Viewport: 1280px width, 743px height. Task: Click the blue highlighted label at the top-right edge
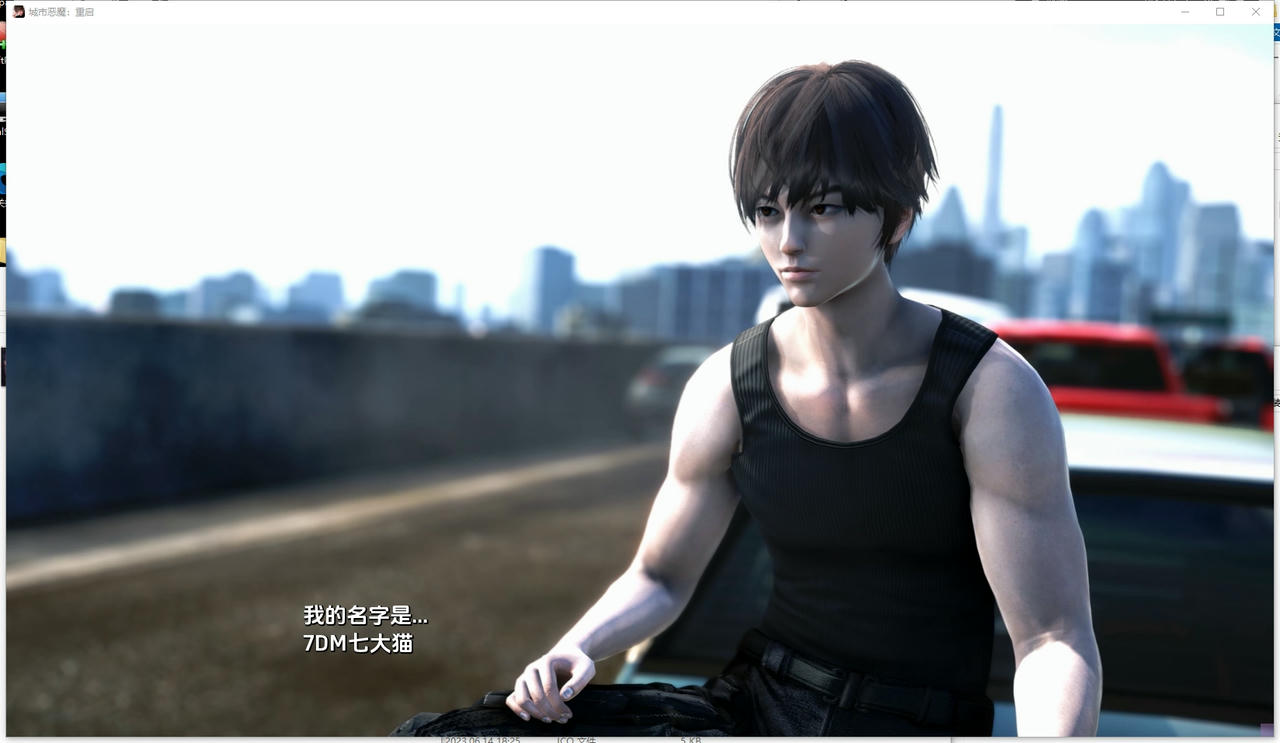coord(1277,31)
